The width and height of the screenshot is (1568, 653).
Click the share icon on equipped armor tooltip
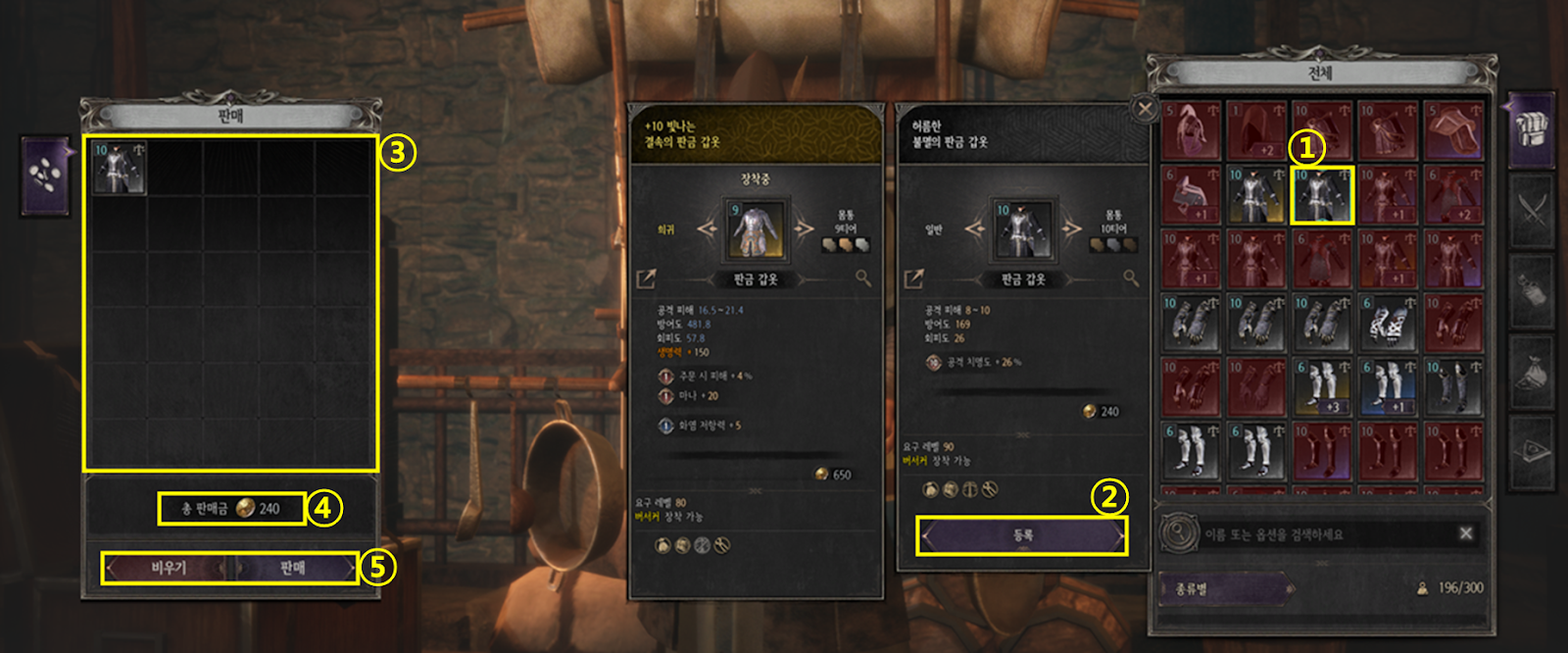(646, 279)
